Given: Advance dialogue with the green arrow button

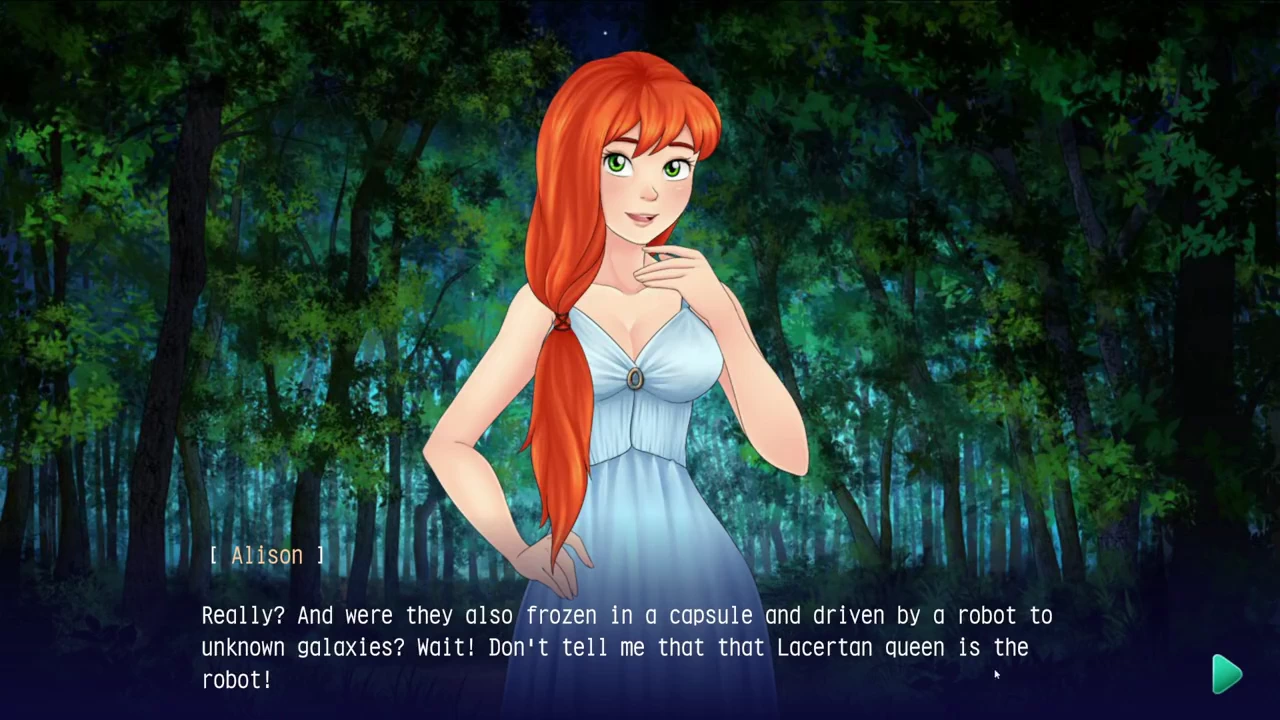Looking at the screenshot, I should pos(1227,674).
